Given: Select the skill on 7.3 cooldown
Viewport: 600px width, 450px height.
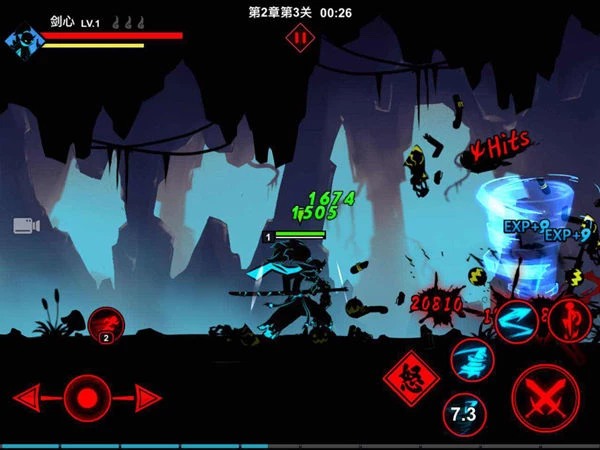Looking at the screenshot, I should (464, 412).
